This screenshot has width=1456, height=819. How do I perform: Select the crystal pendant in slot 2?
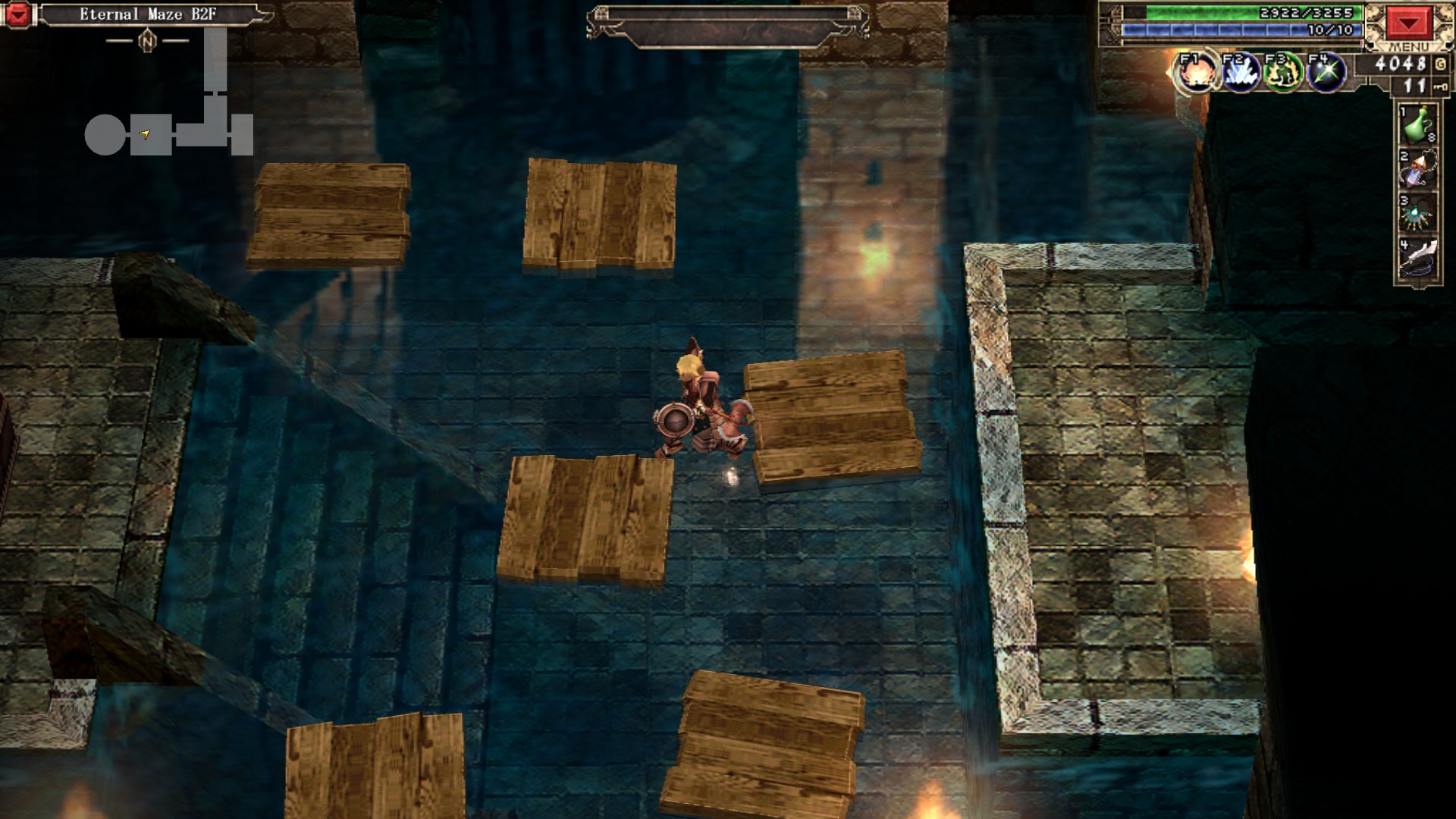point(1417,169)
